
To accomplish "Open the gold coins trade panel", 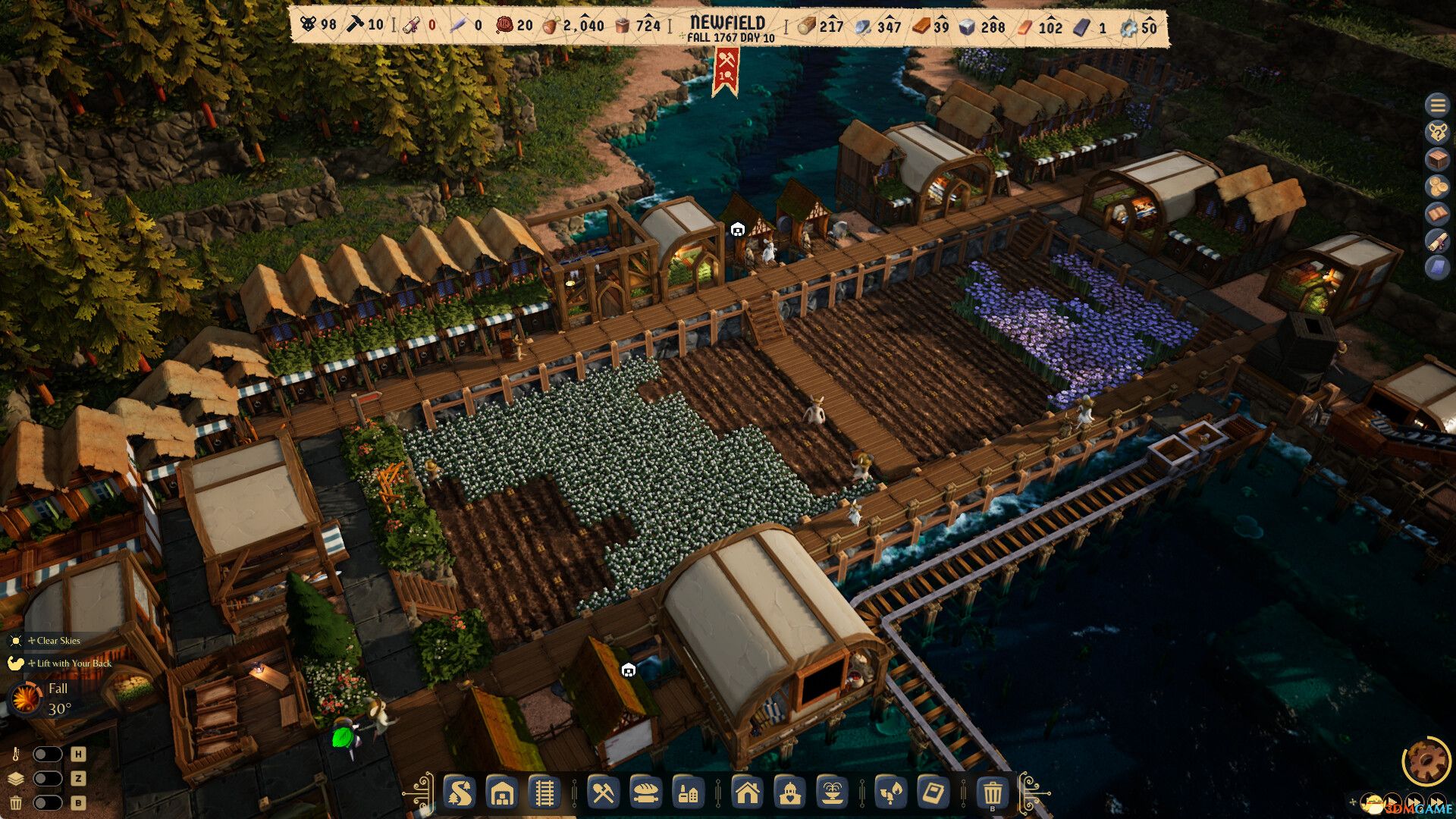I will click(x=1436, y=187).
